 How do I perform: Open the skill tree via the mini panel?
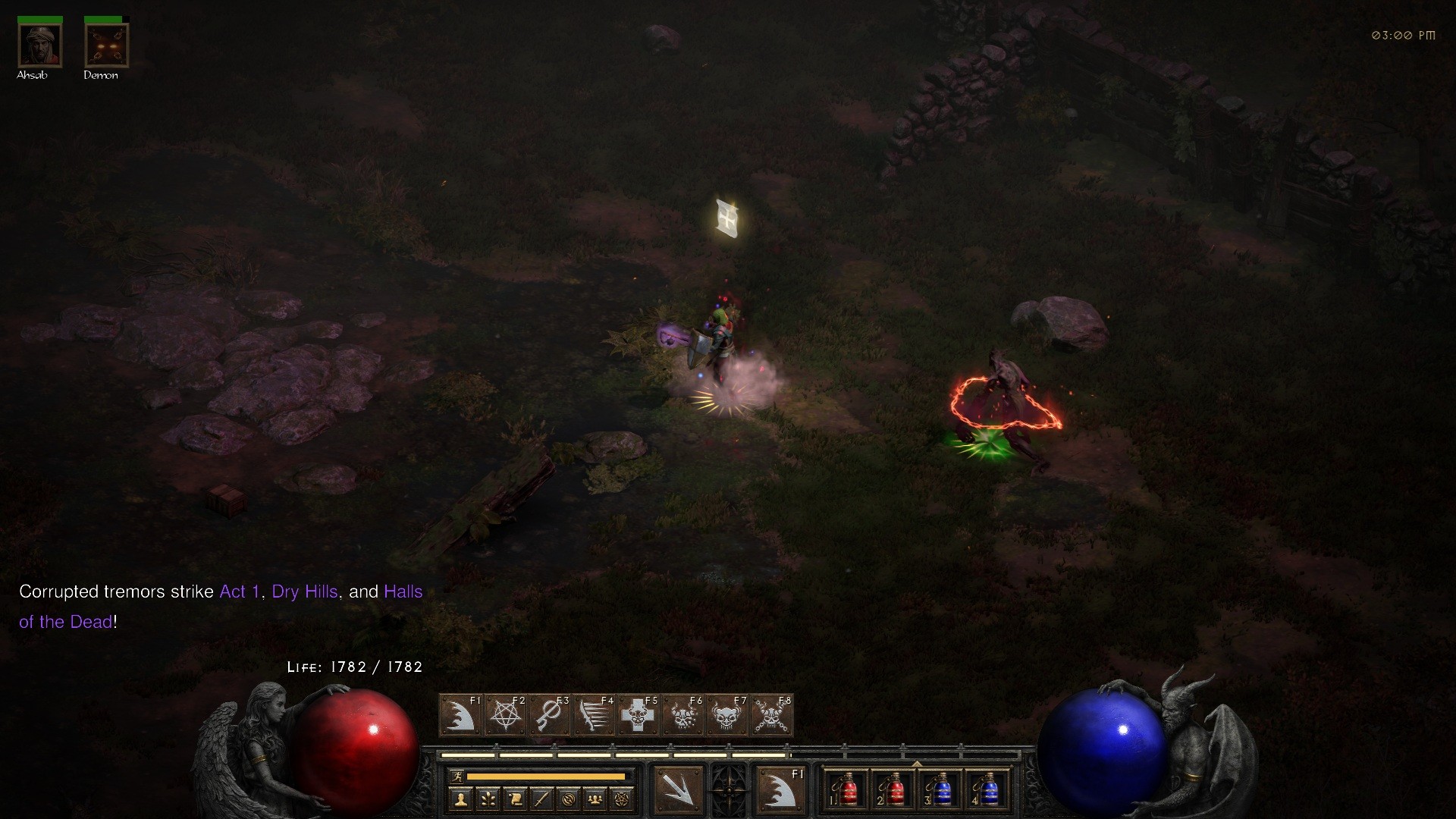[x=488, y=799]
